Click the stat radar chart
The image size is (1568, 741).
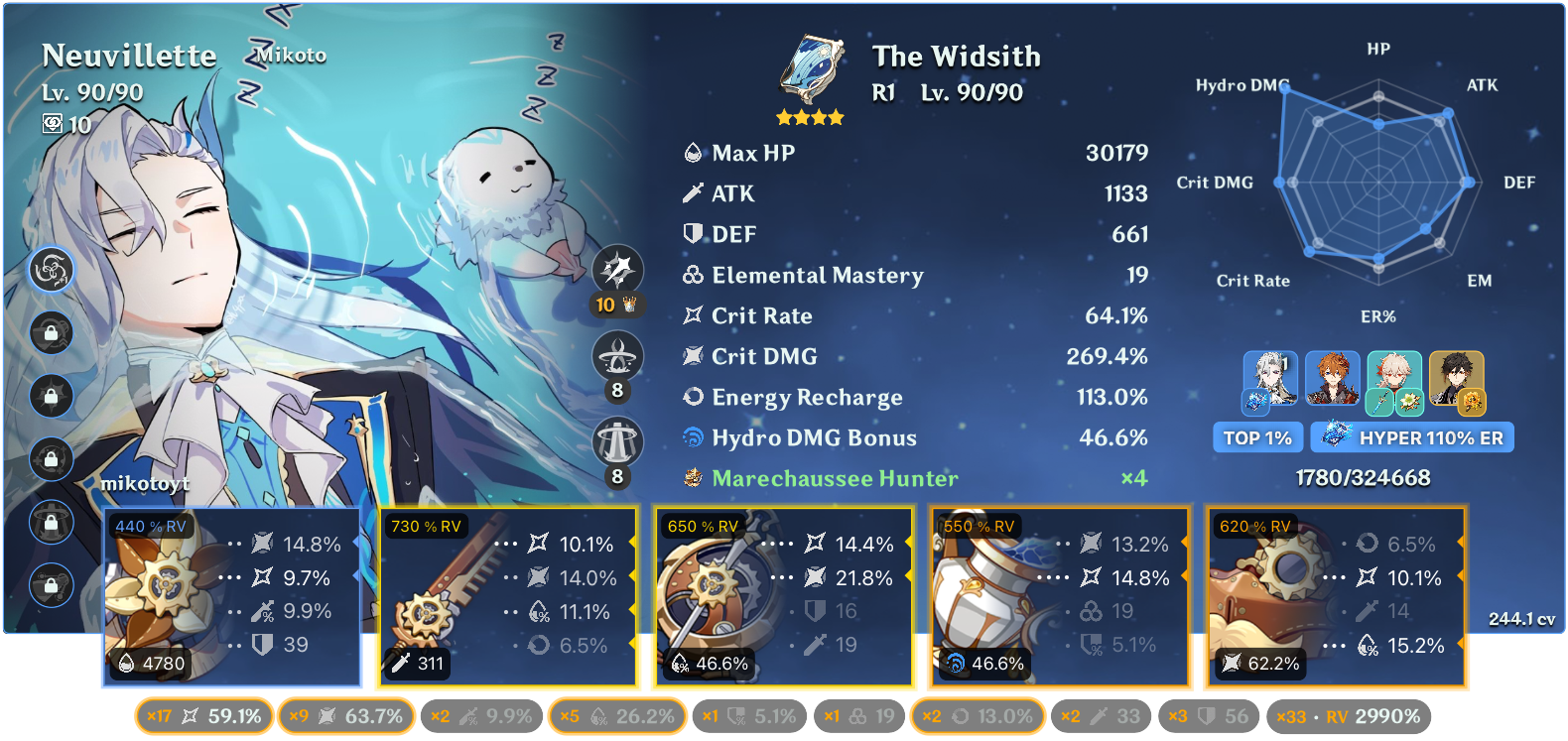click(1377, 184)
